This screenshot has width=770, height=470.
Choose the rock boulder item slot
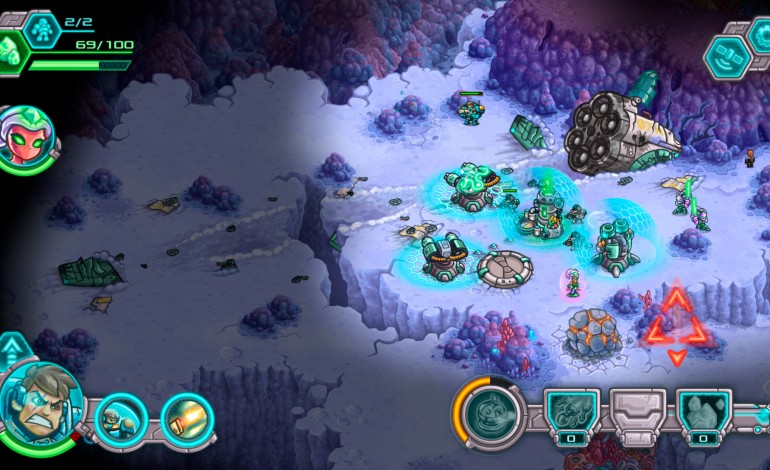click(704, 414)
